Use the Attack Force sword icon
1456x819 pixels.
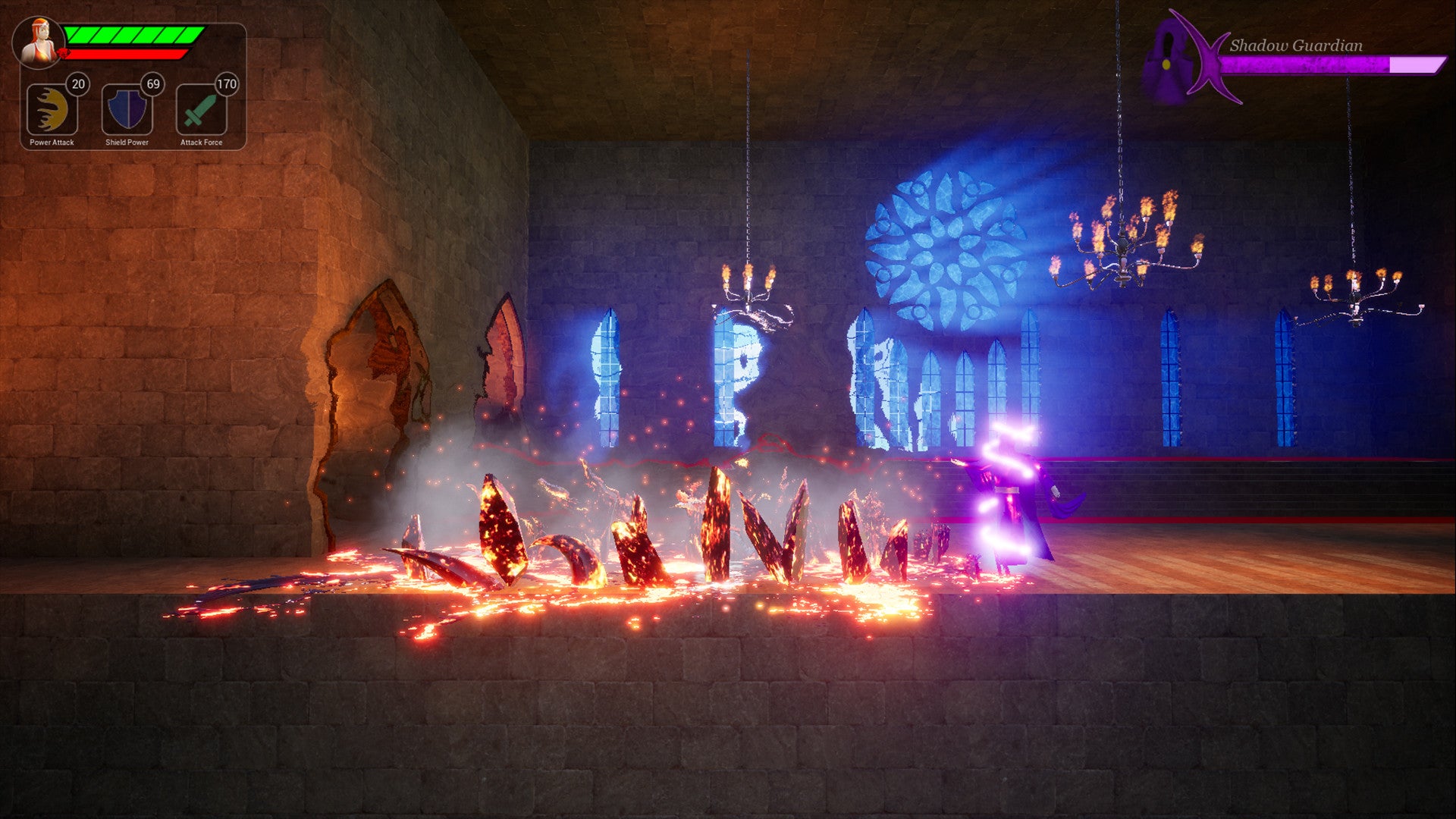(x=201, y=110)
